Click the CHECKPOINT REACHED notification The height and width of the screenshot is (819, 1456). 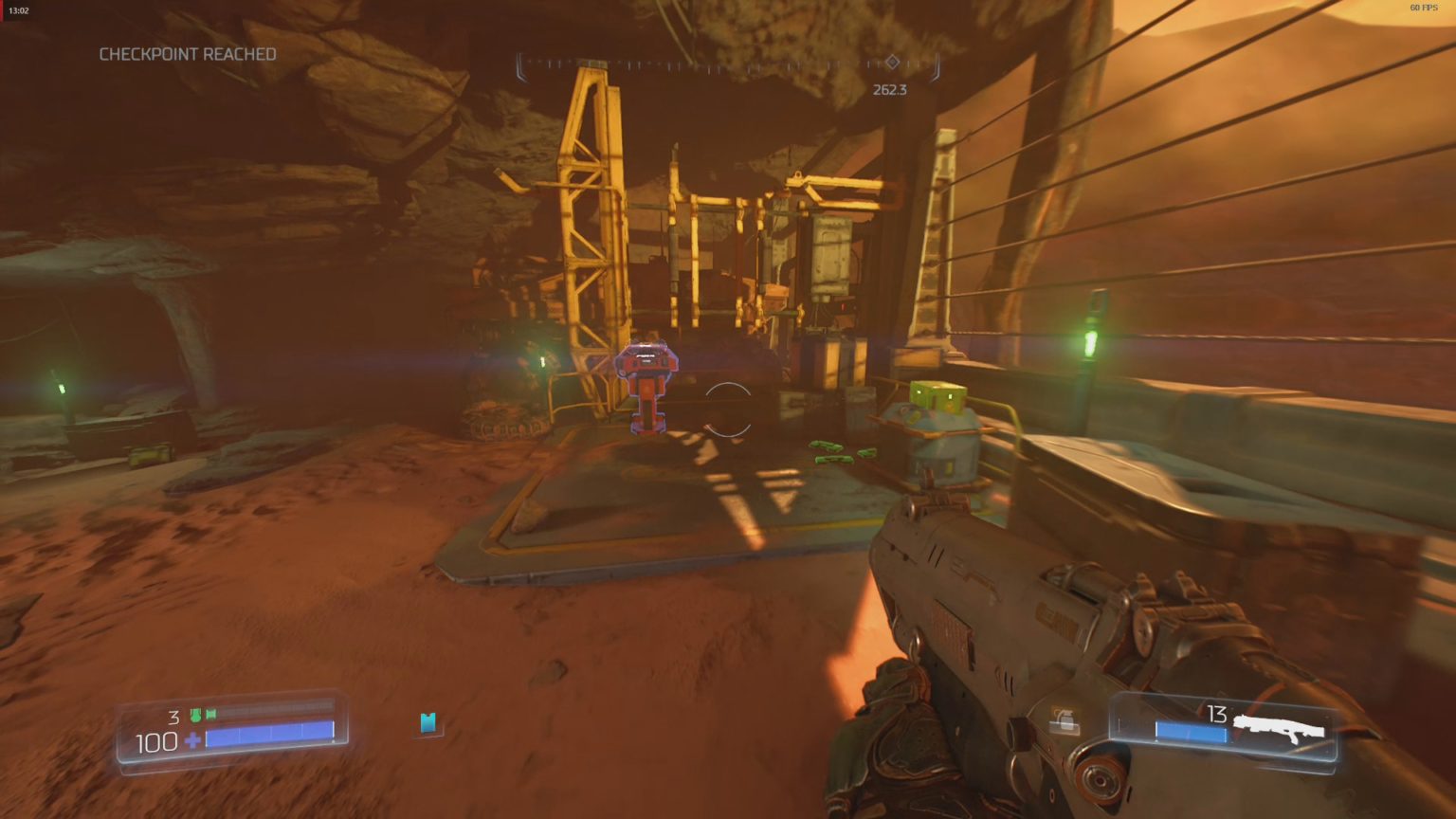click(187, 53)
